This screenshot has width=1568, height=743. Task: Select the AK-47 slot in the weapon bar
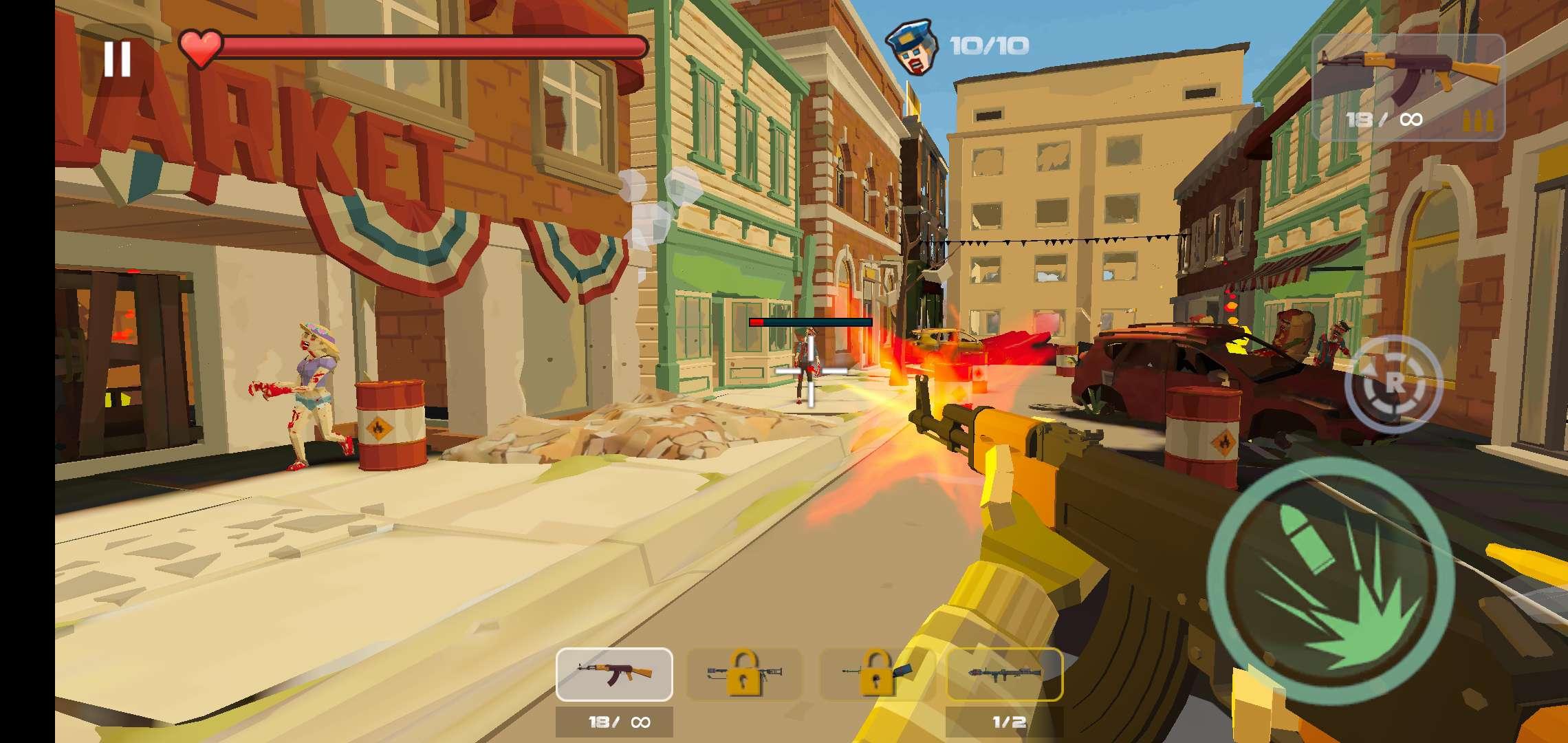pyautogui.click(x=614, y=674)
